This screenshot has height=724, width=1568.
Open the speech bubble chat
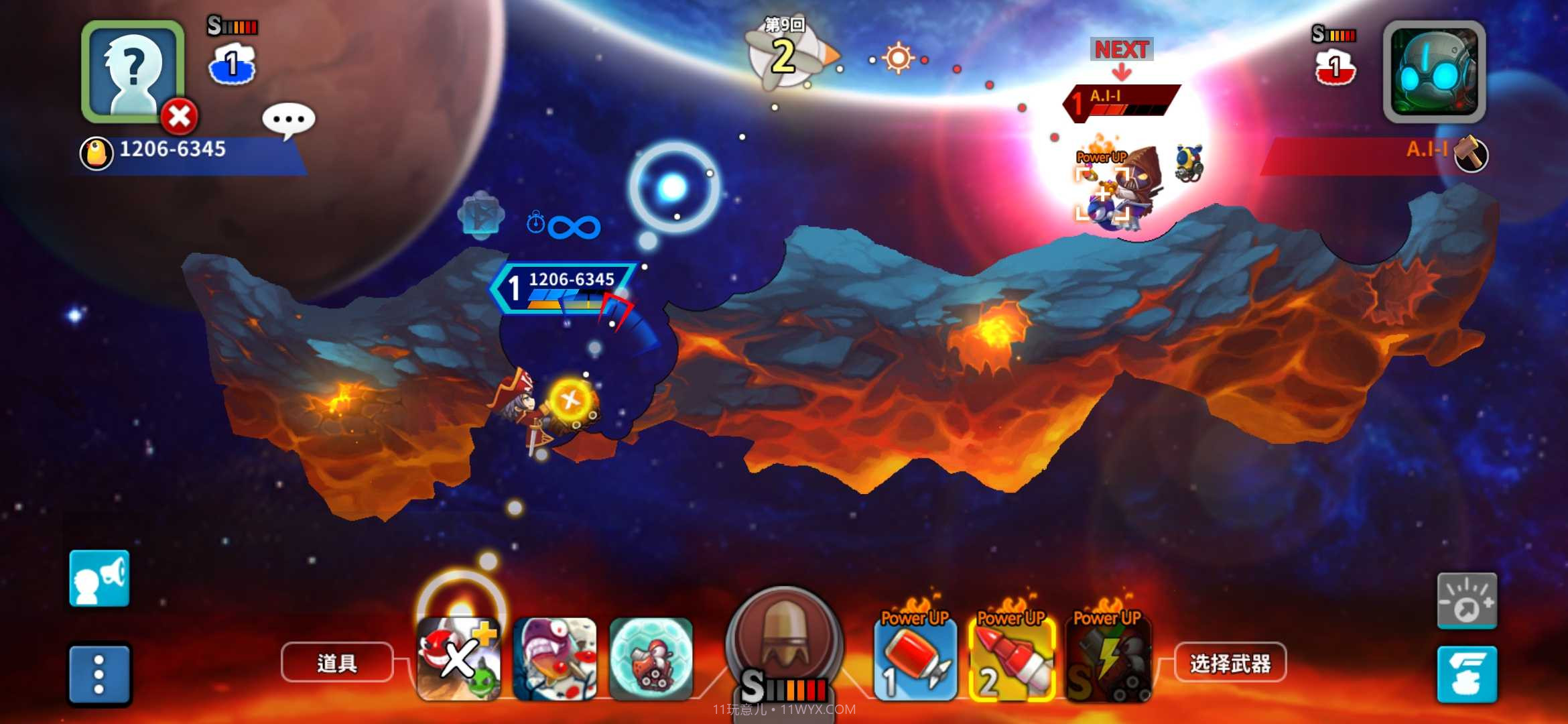pos(289,121)
